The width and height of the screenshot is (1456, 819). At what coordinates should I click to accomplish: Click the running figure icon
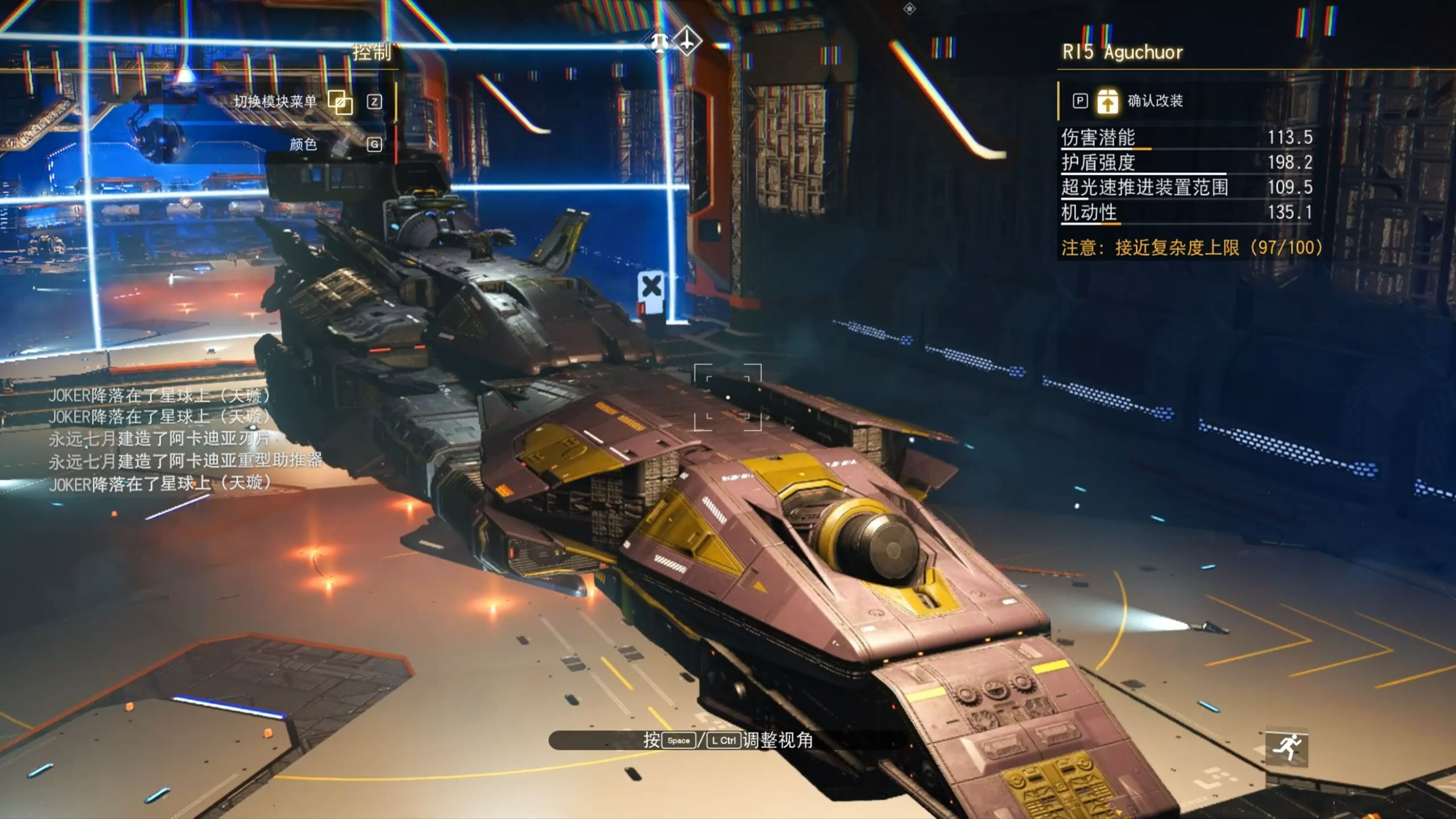[x=1287, y=747]
